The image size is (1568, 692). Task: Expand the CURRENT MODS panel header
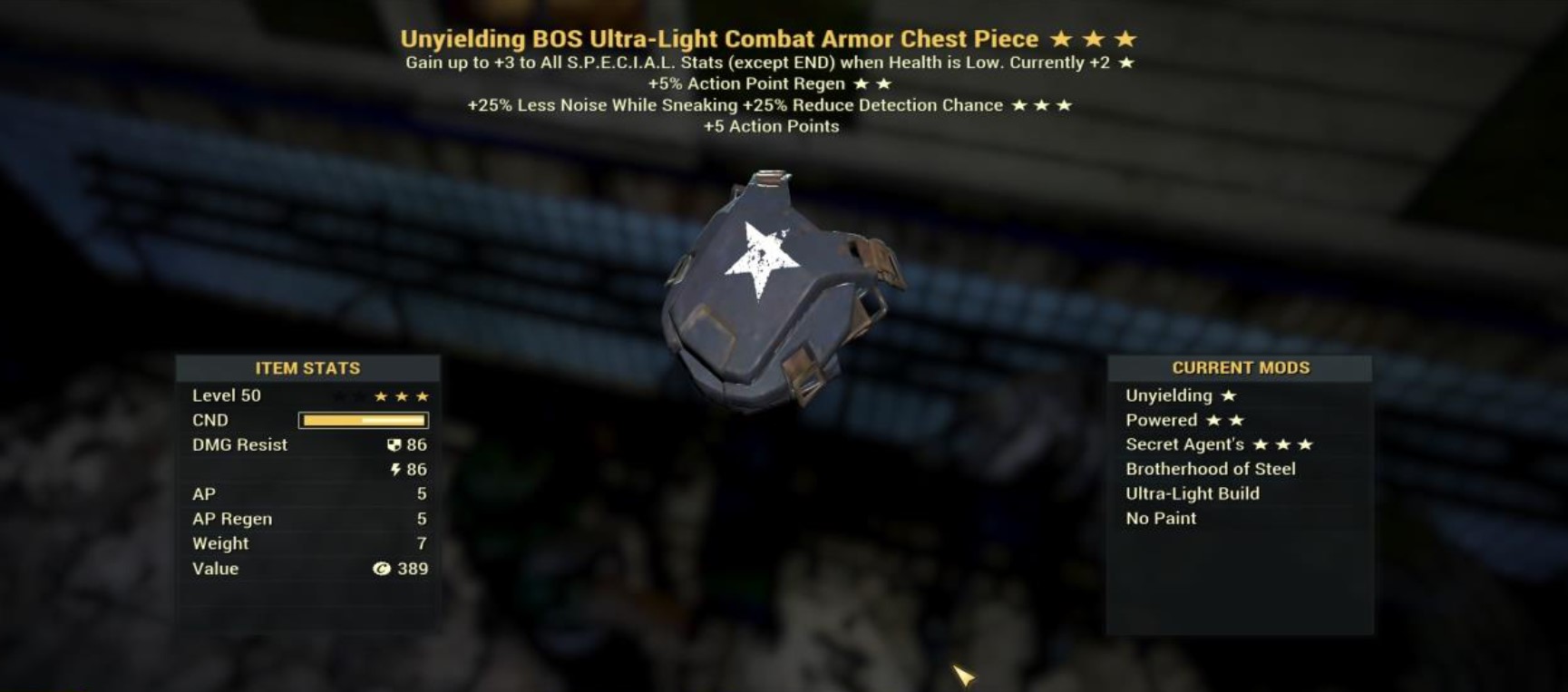pyautogui.click(x=1241, y=367)
